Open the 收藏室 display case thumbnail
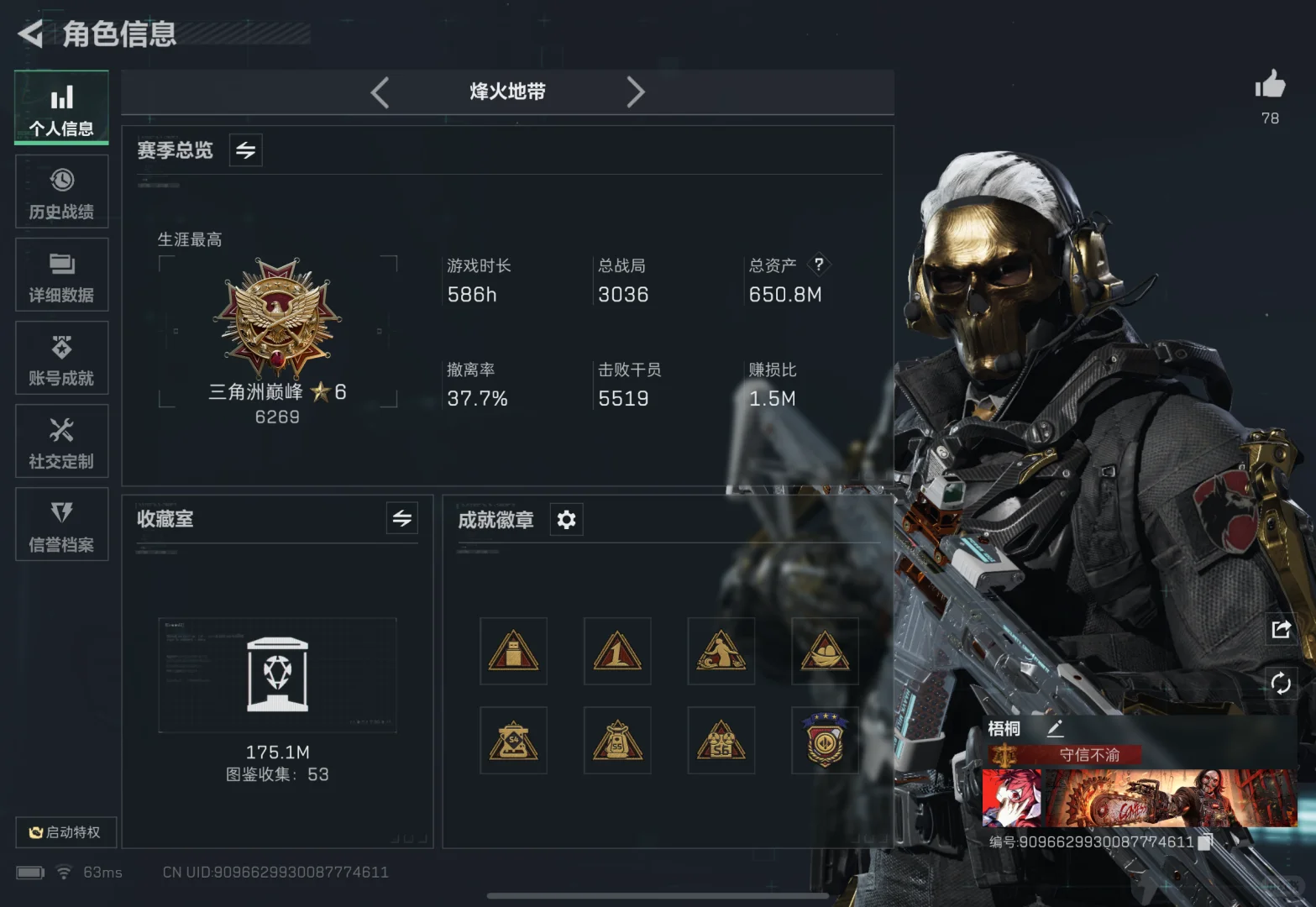Screen dimensions: 1316x907 [x=277, y=675]
